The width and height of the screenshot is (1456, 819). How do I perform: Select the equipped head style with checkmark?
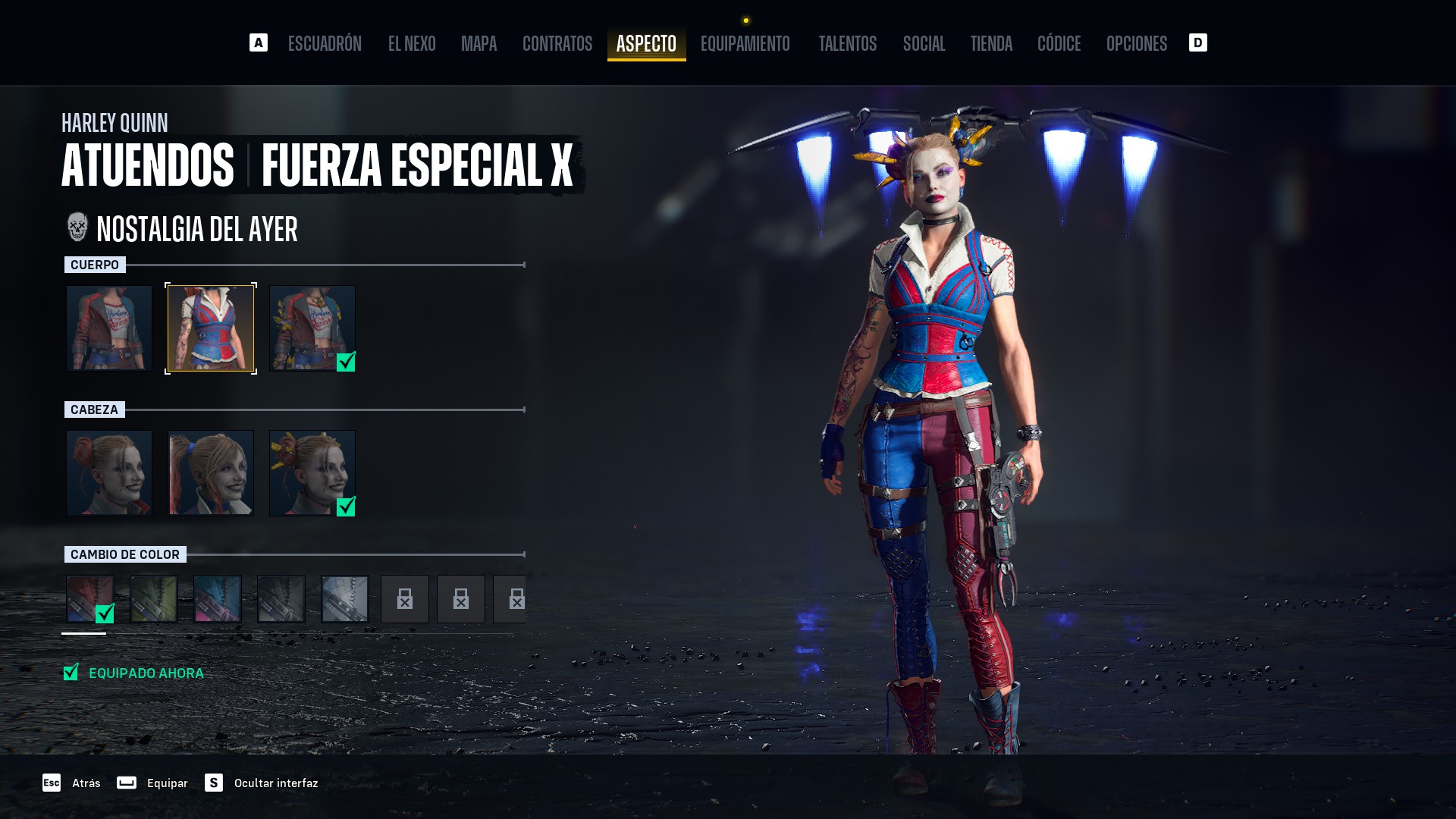312,473
